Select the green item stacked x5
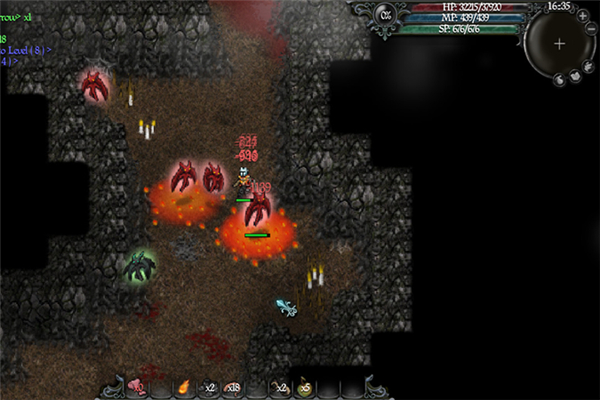The image size is (600, 400). (x=303, y=387)
